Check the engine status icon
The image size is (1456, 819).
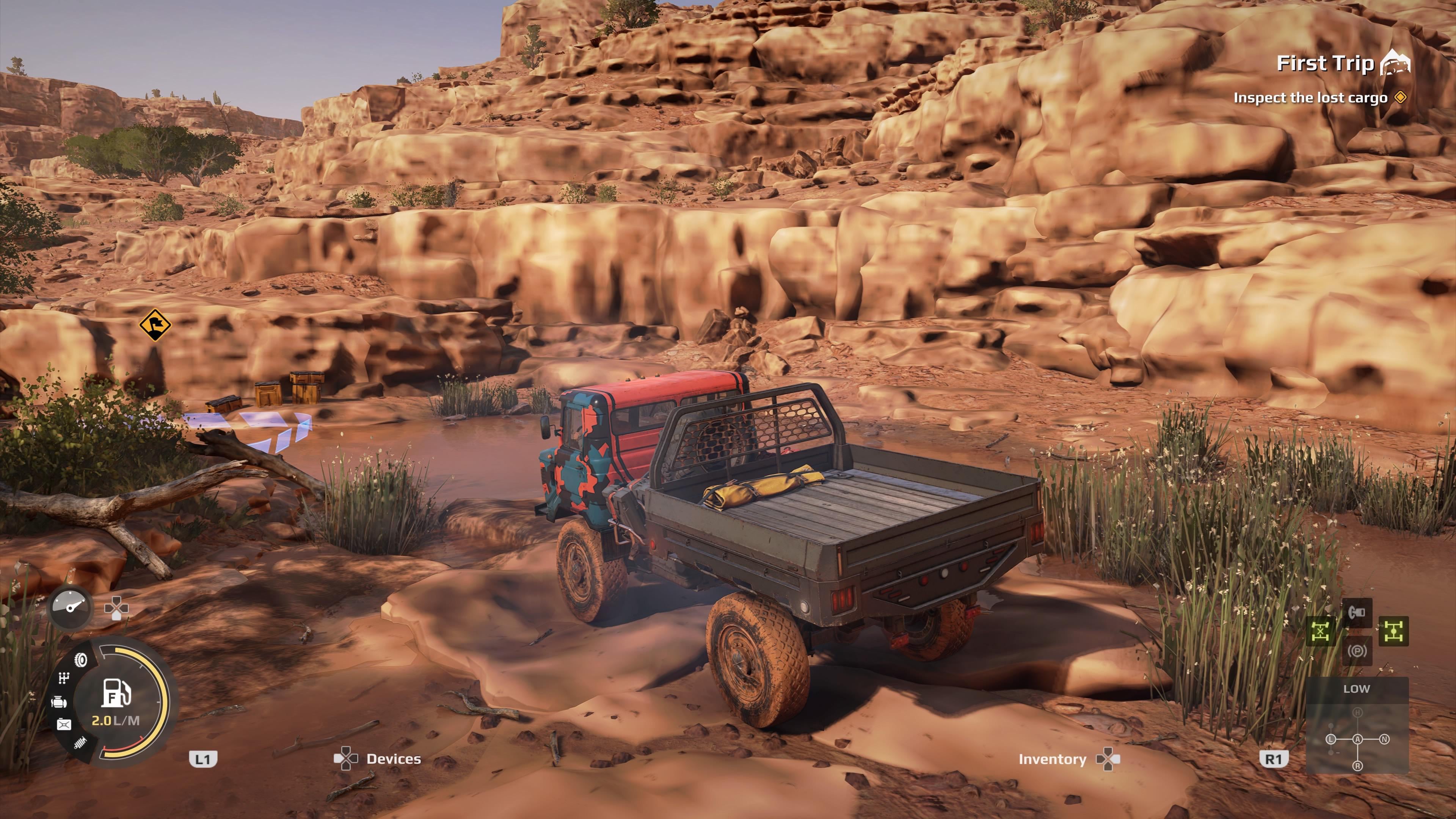(x=59, y=703)
